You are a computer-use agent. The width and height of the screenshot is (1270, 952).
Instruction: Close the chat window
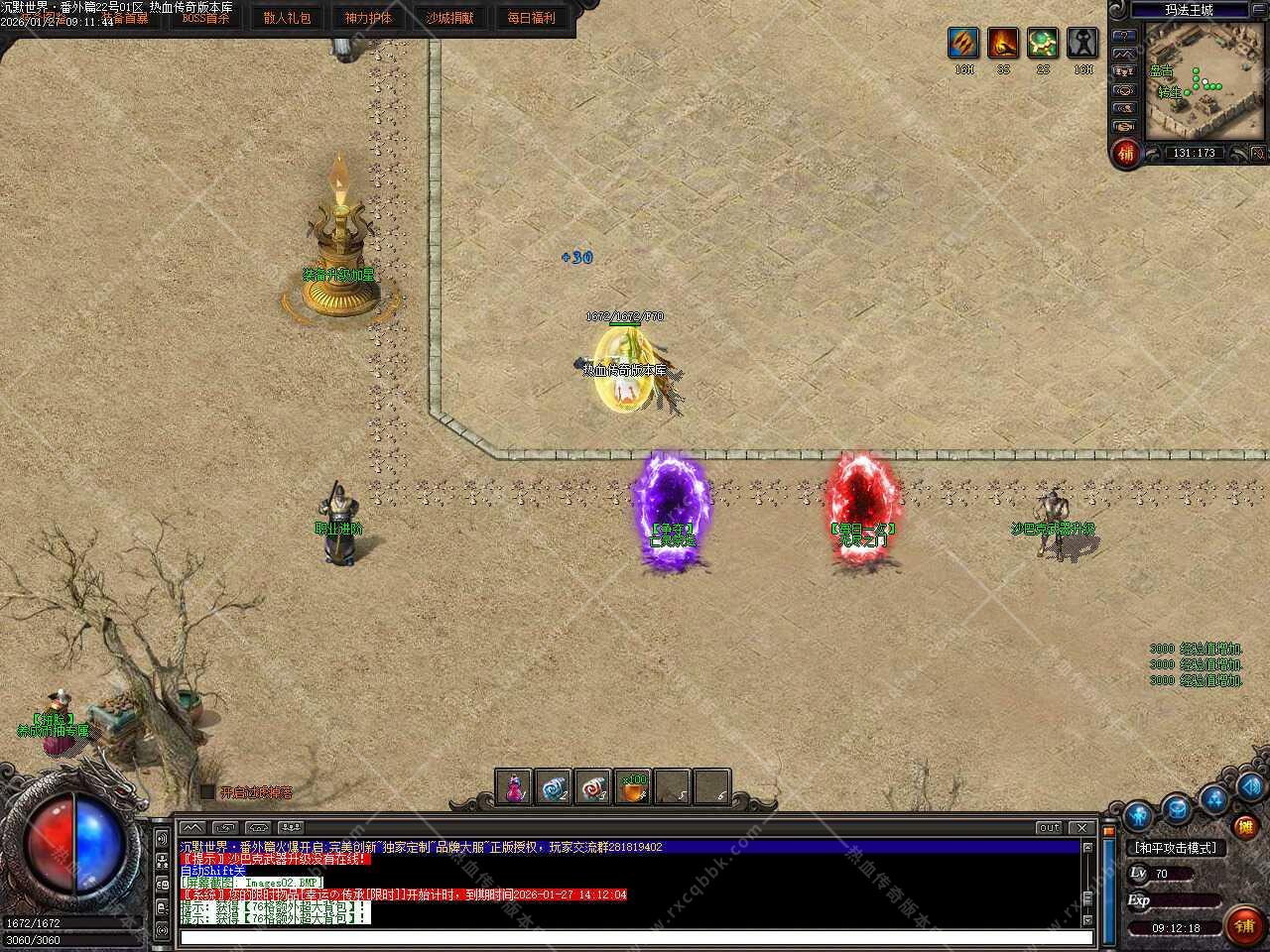point(1082,827)
